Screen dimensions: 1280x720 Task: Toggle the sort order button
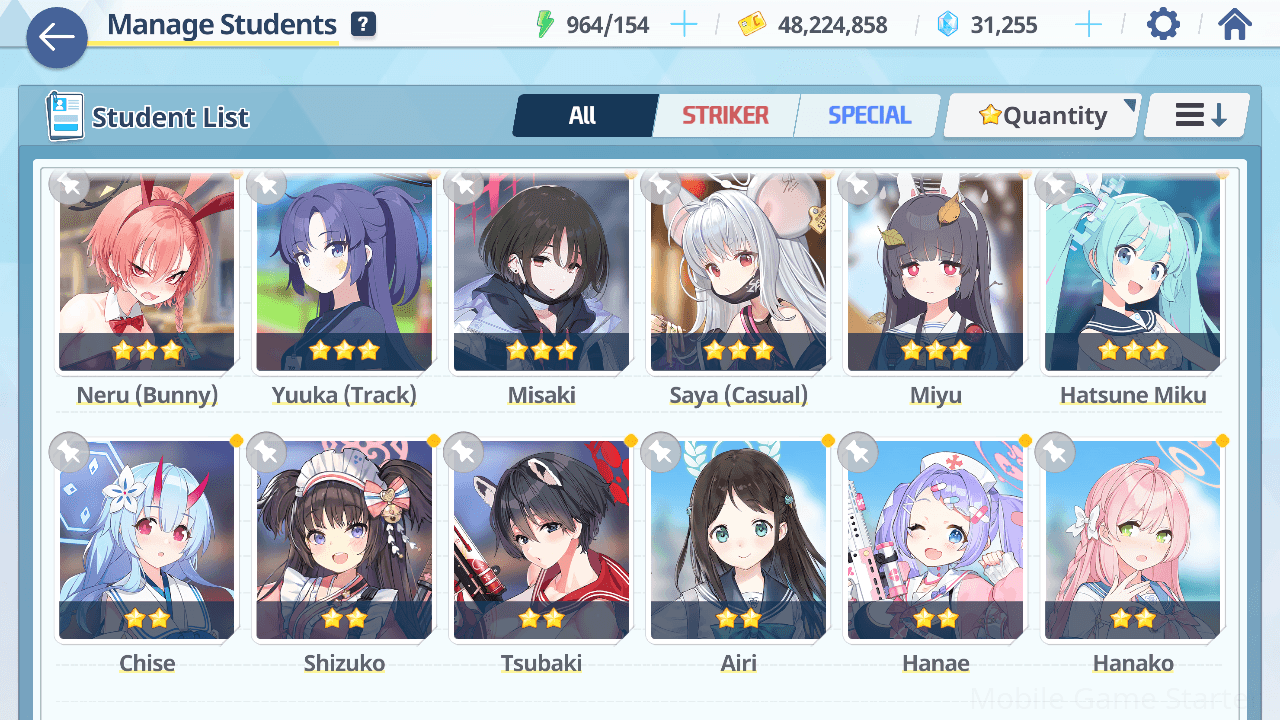pyautogui.click(x=1198, y=116)
